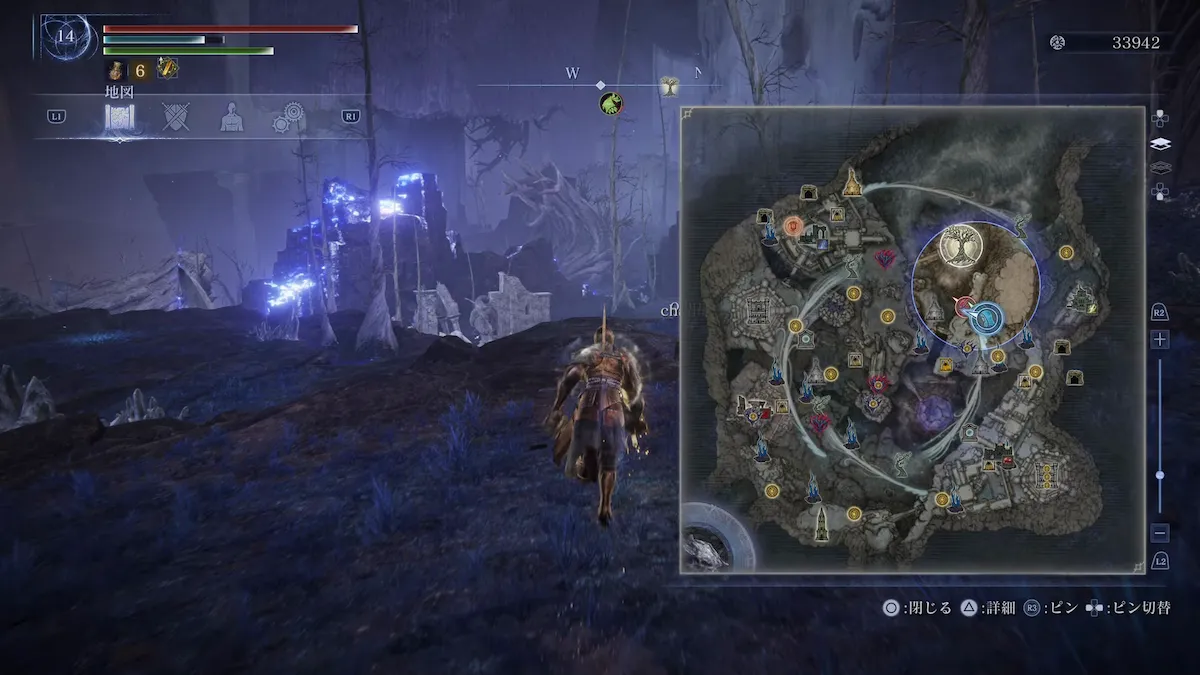
Task: Click the map's minus zoom-out button
Action: click(1160, 533)
